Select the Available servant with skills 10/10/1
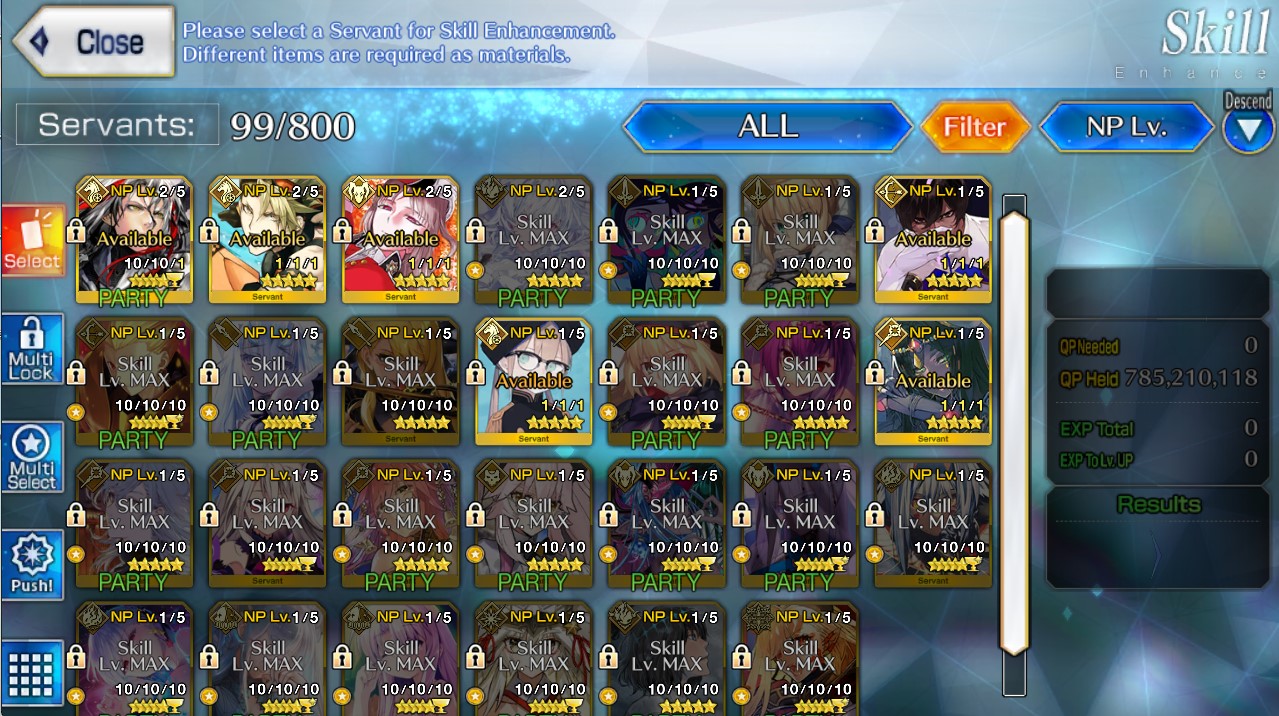 click(135, 239)
